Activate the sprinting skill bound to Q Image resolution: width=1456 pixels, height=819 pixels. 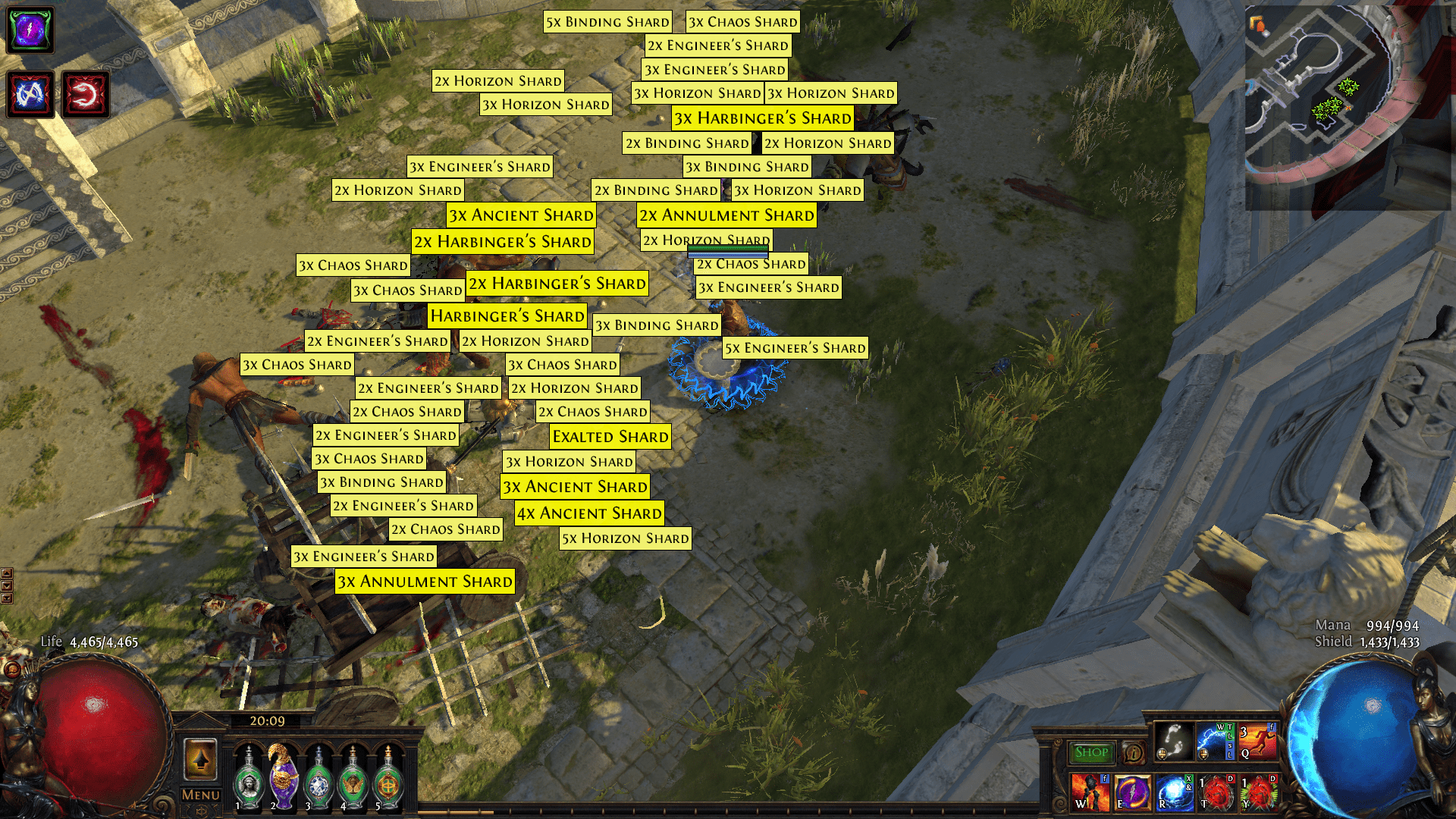coord(1259,741)
